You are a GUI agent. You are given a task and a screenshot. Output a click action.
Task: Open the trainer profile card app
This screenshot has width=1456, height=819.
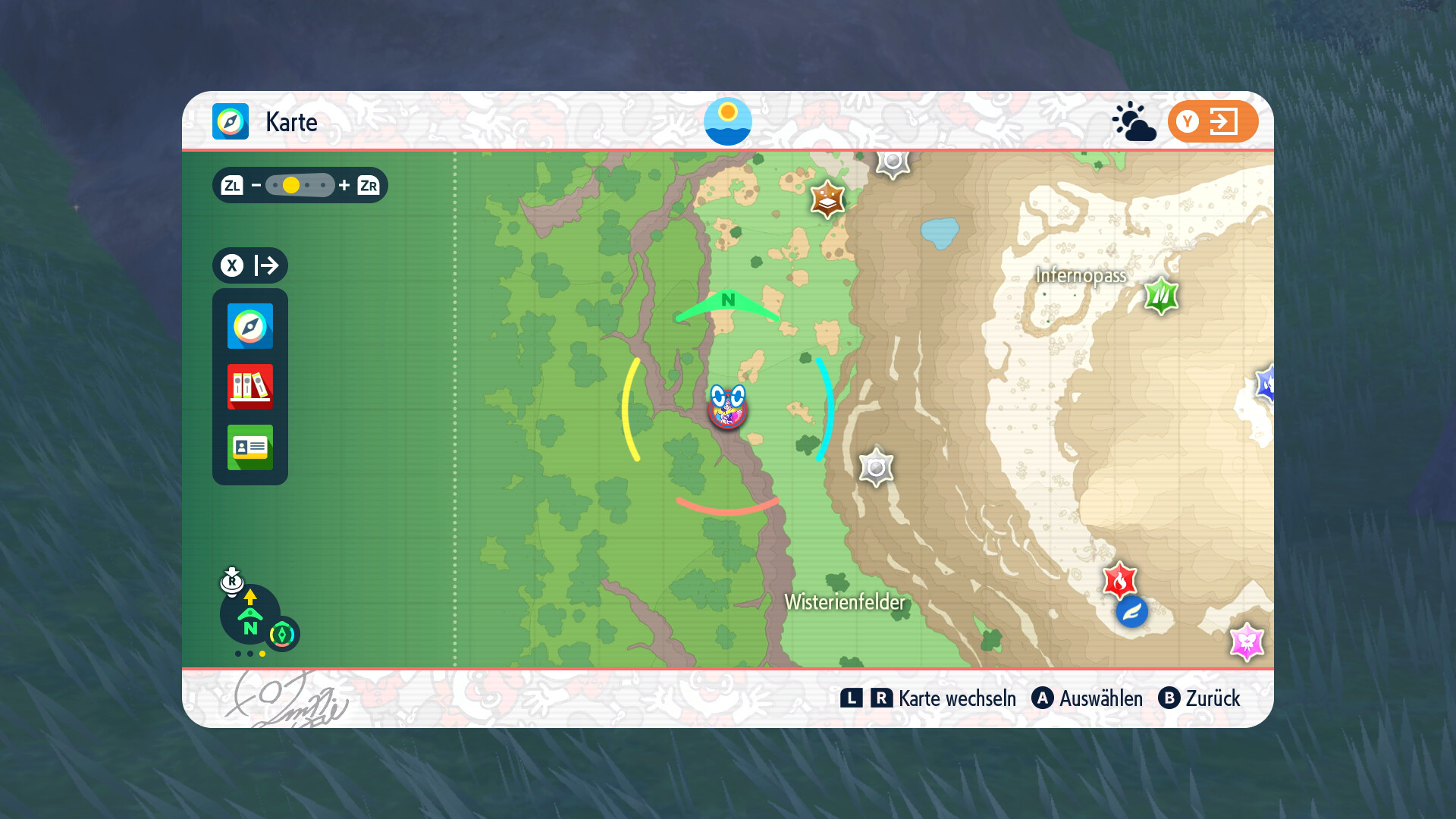249,447
